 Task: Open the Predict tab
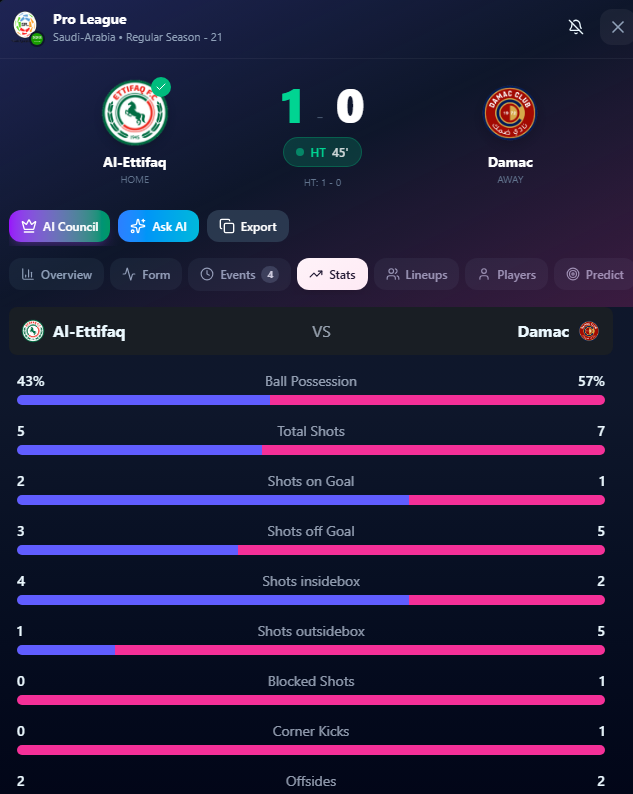pyautogui.click(x=595, y=274)
